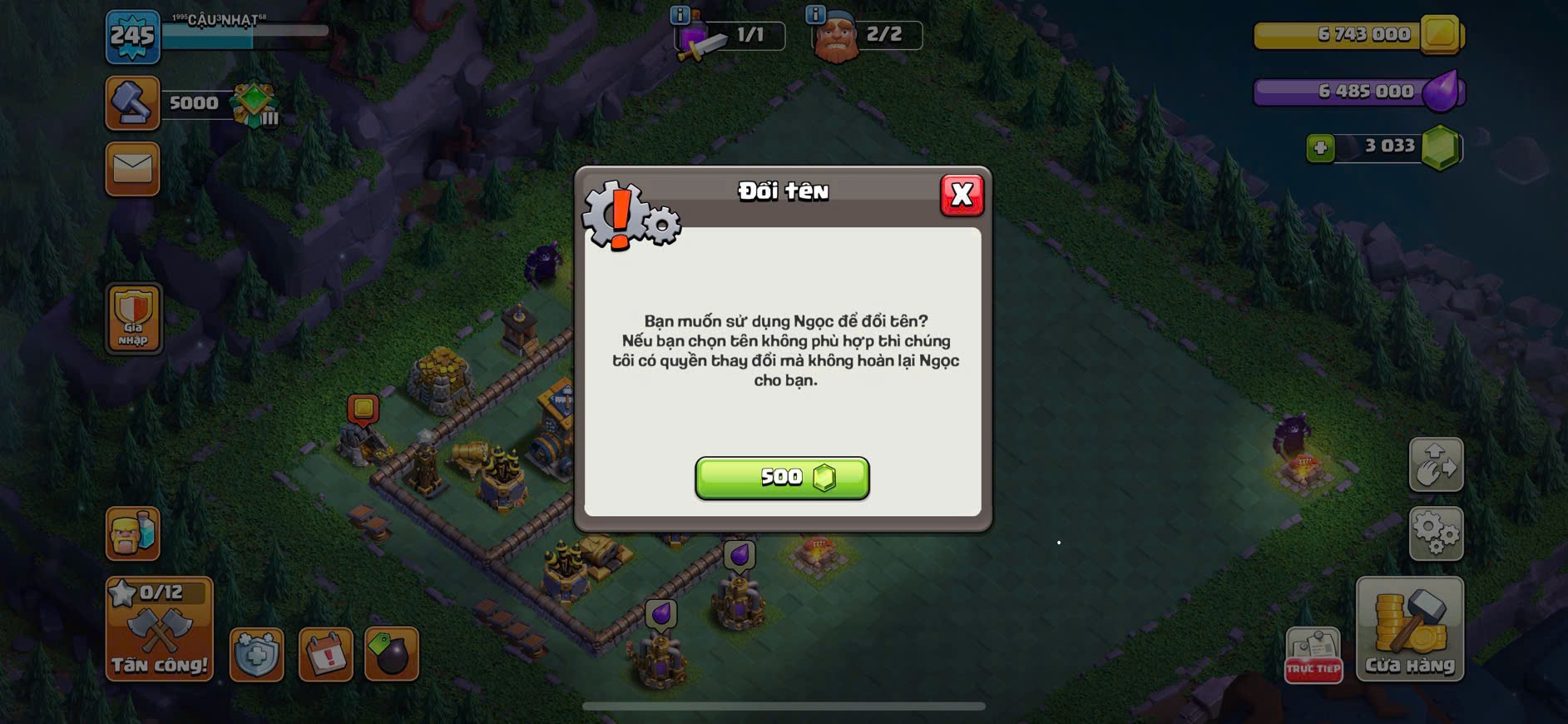
Task: Open the Trực tiếp live button
Action: point(1313,655)
